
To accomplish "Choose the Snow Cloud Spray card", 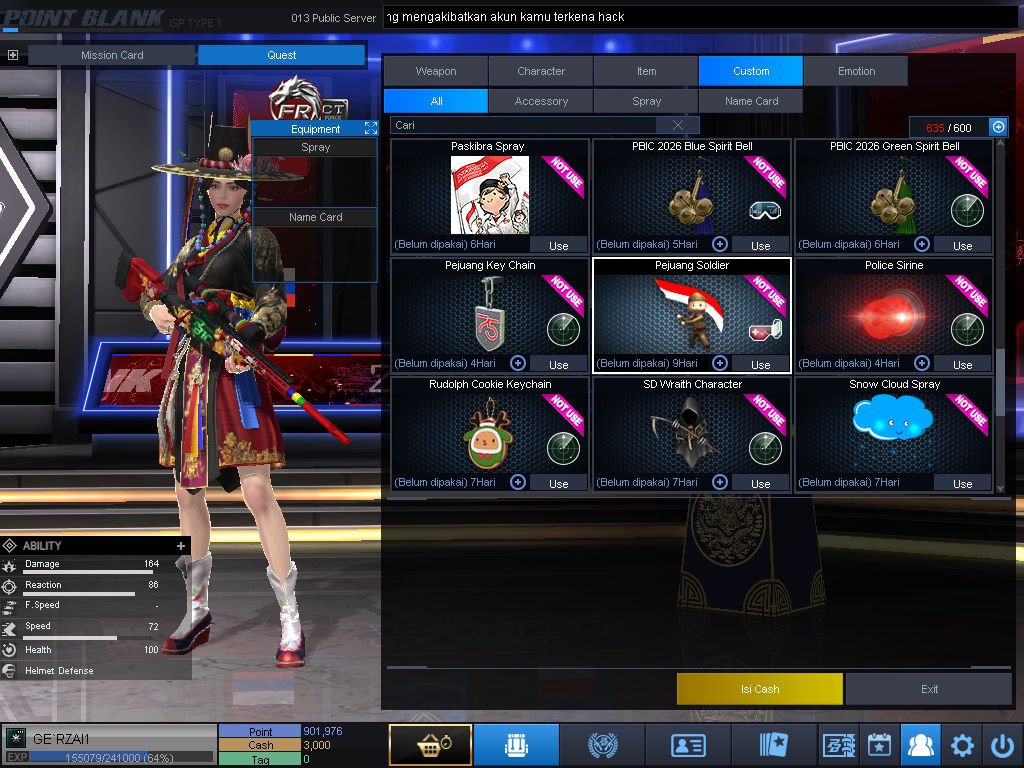I will click(x=893, y=430).
